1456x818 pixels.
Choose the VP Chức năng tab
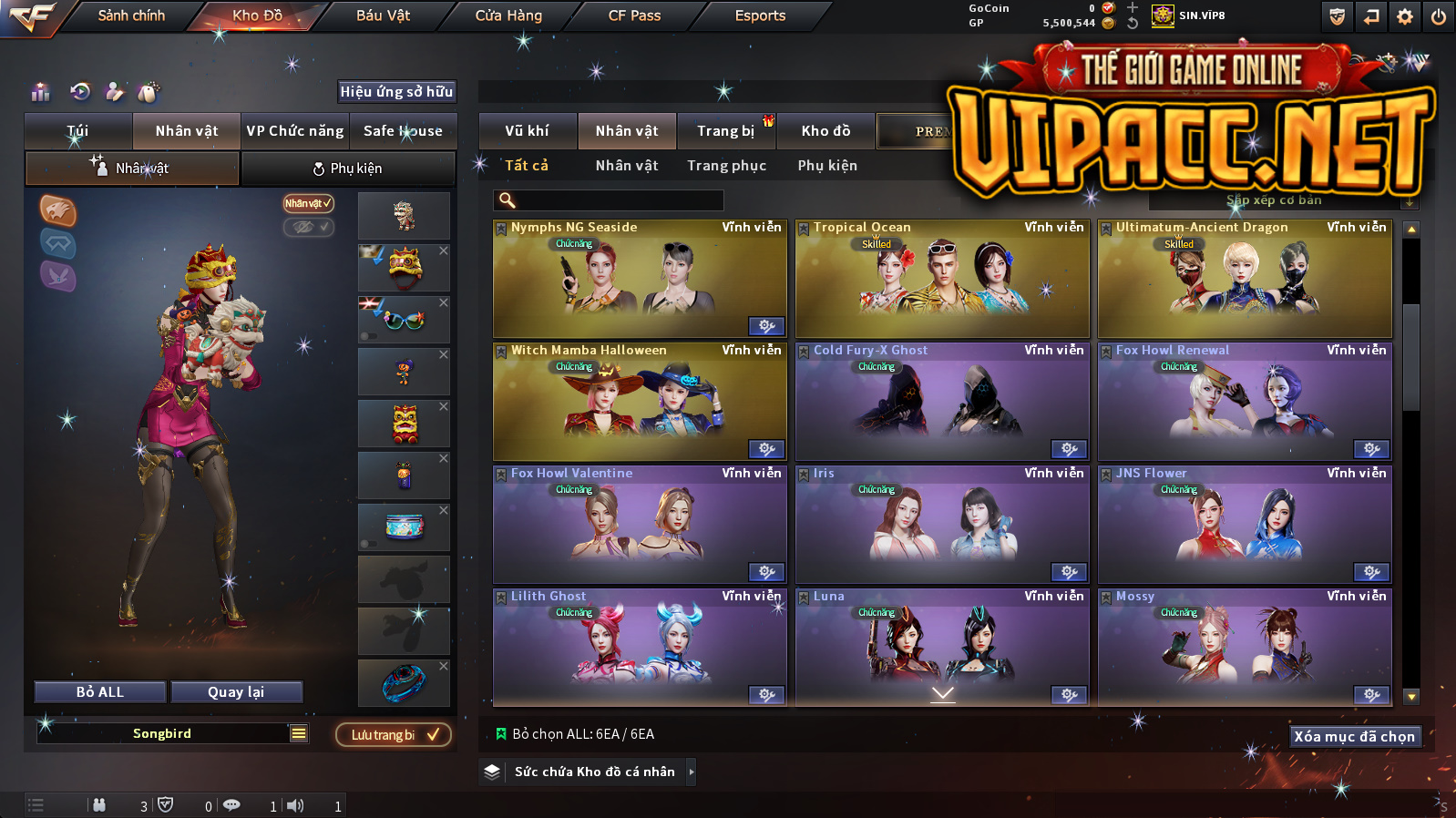point(295,131)
